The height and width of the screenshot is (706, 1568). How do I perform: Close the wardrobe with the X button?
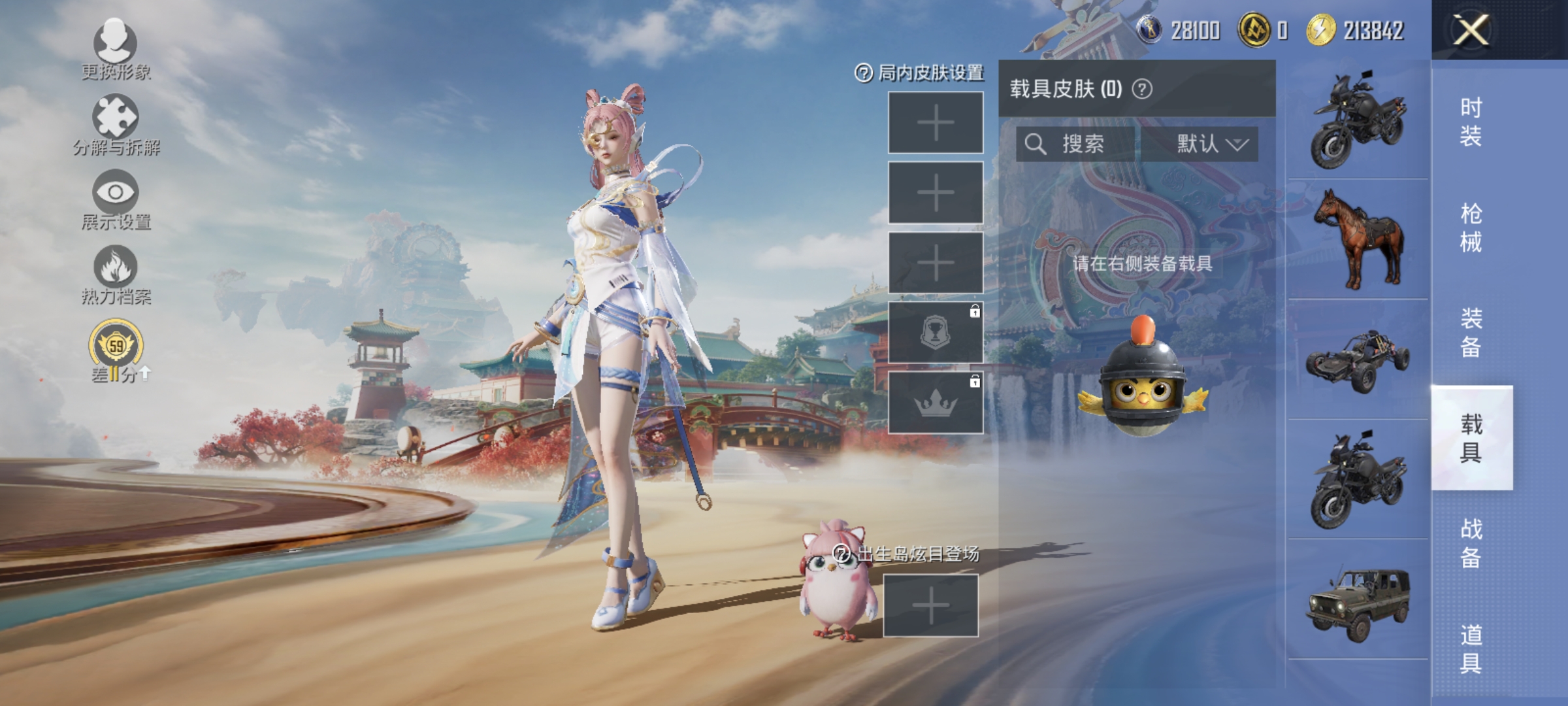point(1471,30)
